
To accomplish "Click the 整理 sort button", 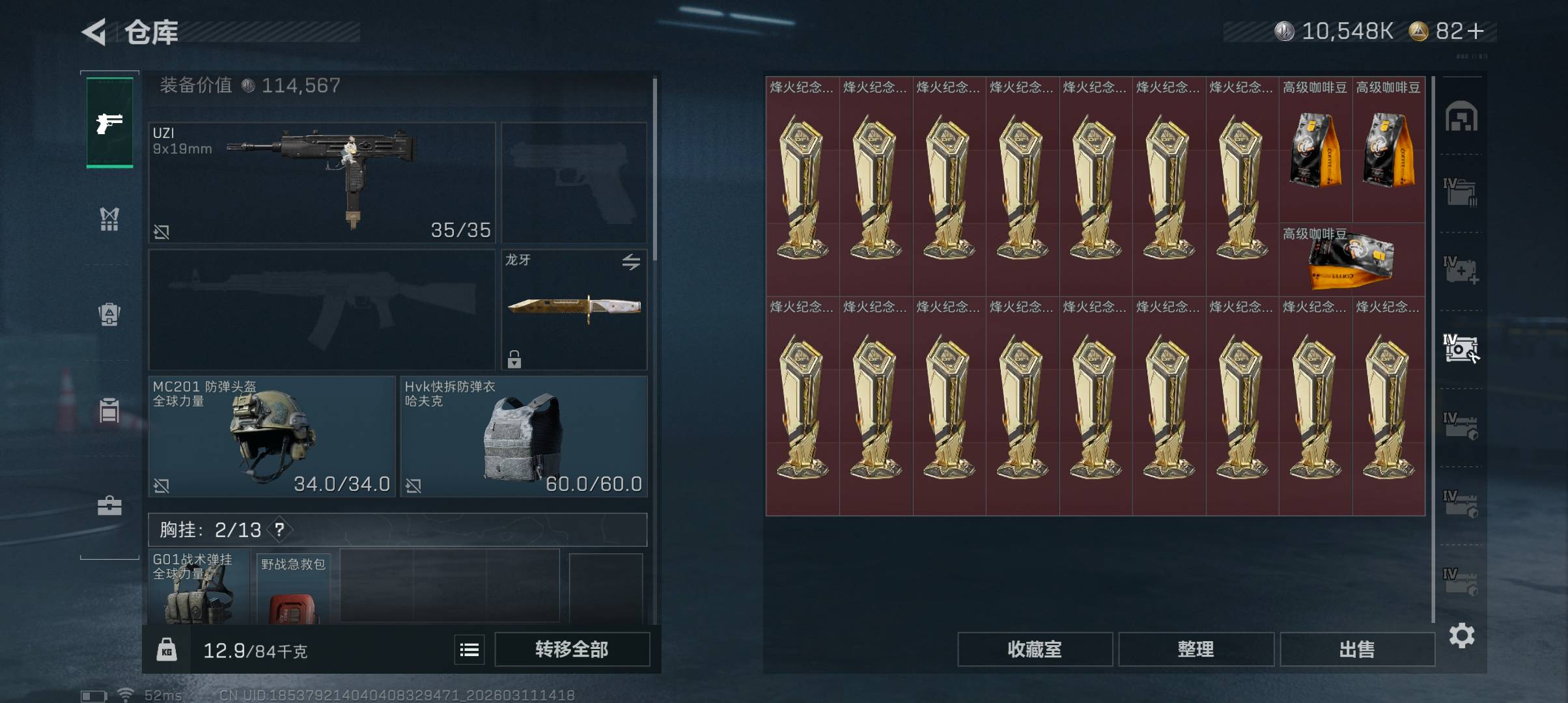I will pos(1196,649).
